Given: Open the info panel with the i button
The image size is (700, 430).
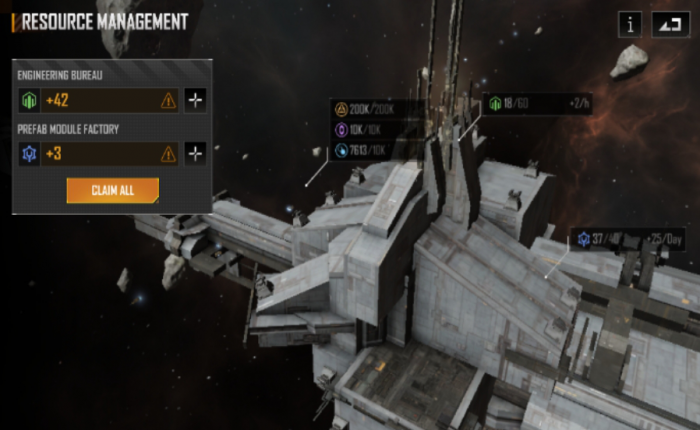Looking at the screenshot, I should pyautogui.click(x=630, y=24).
